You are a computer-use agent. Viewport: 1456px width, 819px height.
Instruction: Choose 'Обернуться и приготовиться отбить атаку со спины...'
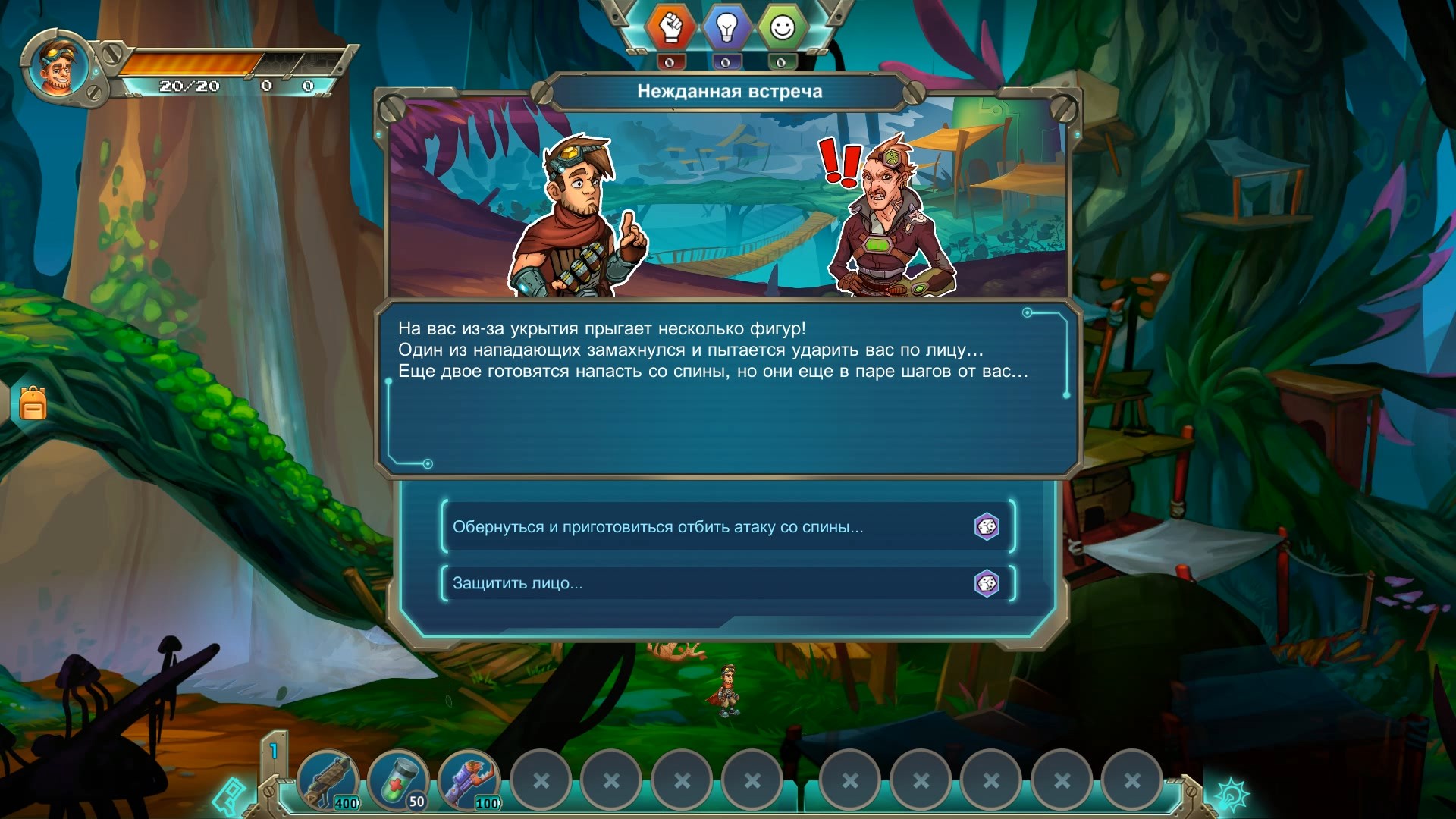pyautogui.click(x=658, y=526)
